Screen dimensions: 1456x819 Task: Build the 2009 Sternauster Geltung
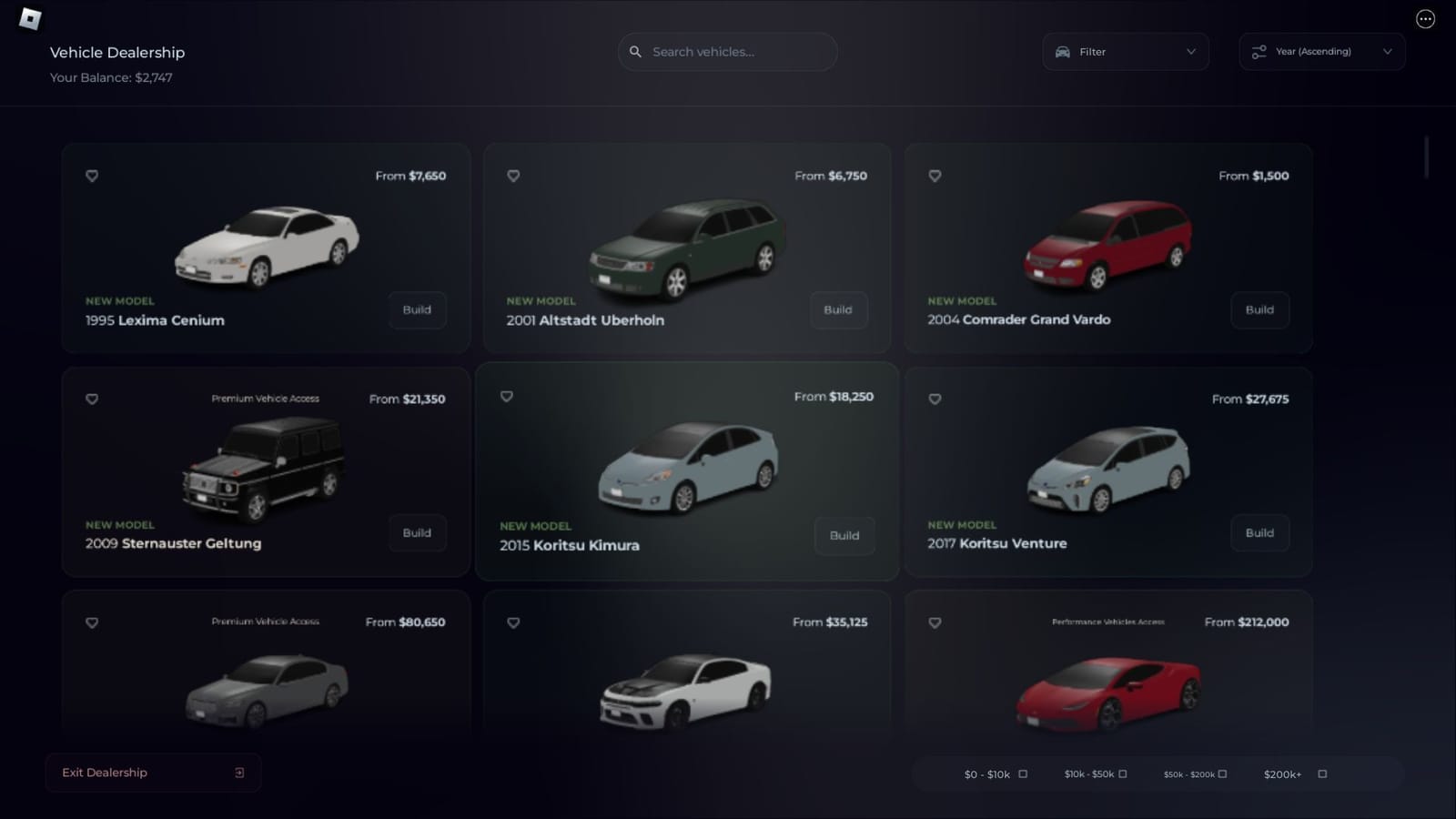[x=417, y=533]
